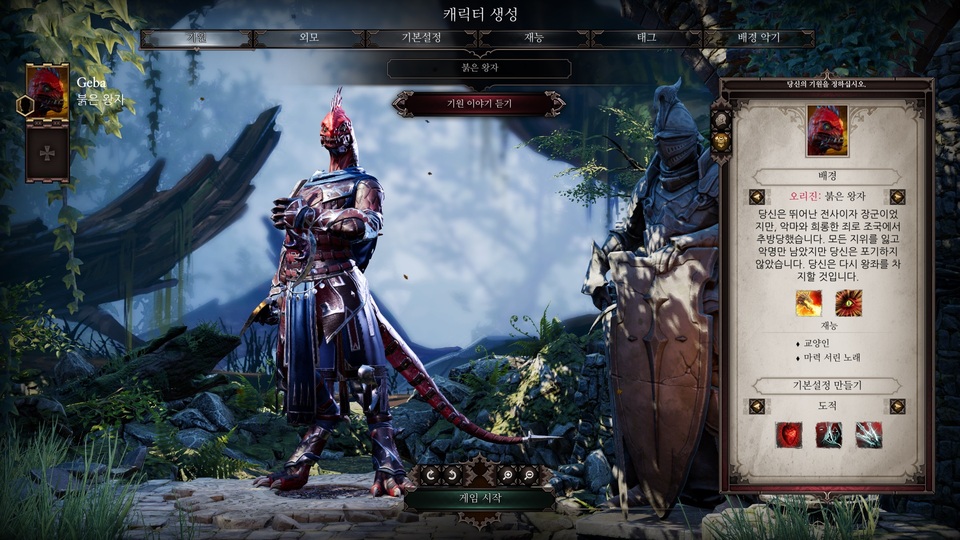Go to the 태그 (Tags) tab
The height and width of the screenshot is (540, 960).
point(647,39)
